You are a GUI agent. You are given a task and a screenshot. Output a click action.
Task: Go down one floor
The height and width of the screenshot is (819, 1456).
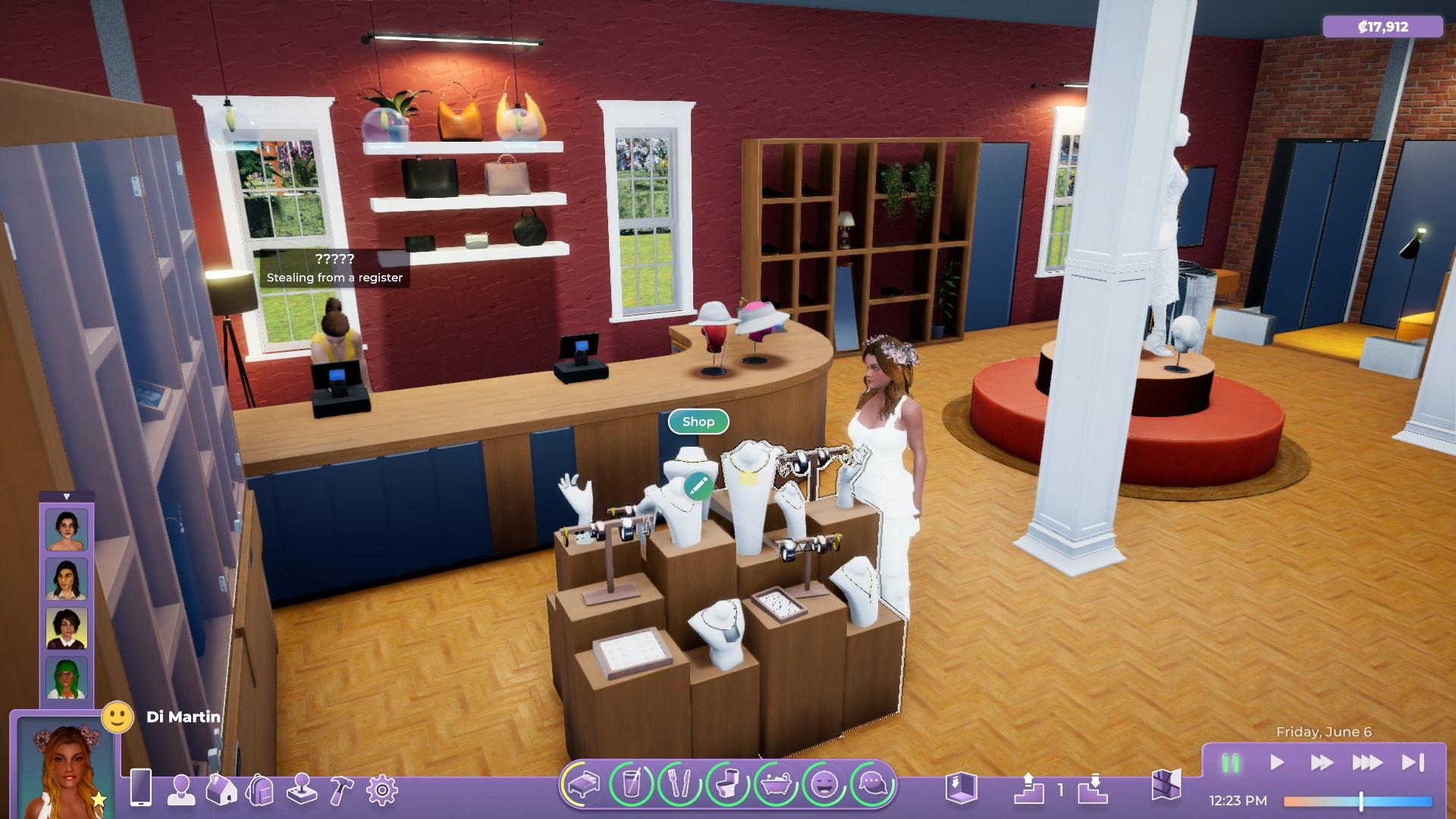click(1093, 789)
